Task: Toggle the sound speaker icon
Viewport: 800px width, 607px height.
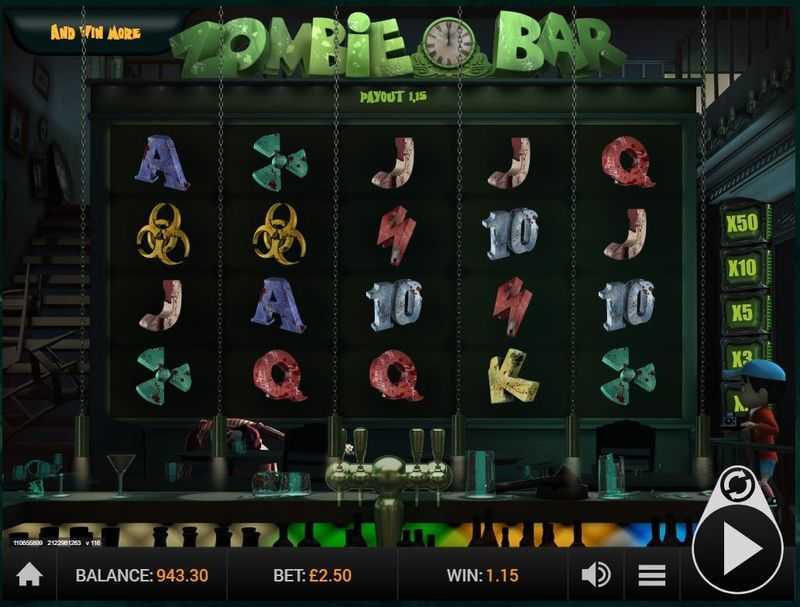Action: click(596, 575)
